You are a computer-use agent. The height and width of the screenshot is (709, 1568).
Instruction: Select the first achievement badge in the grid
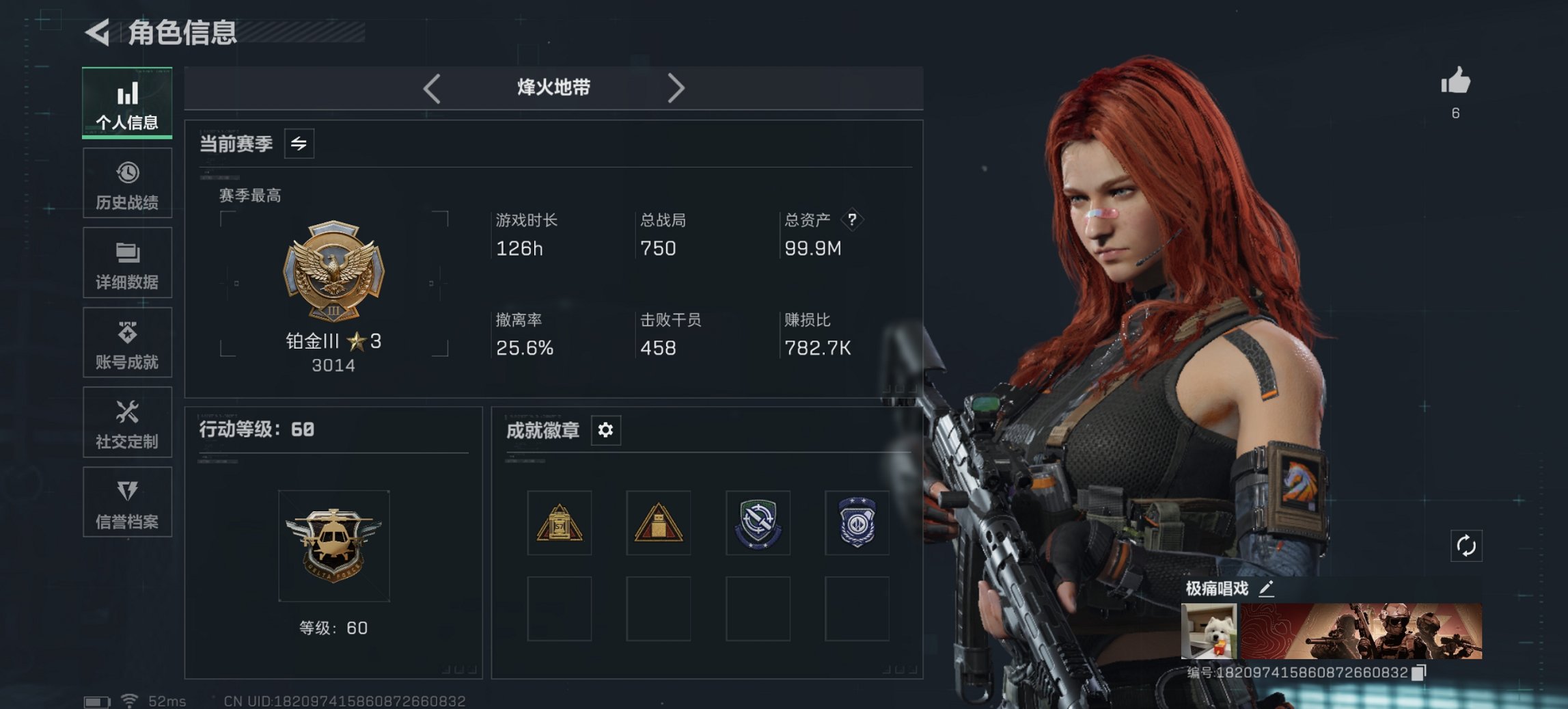559,524
